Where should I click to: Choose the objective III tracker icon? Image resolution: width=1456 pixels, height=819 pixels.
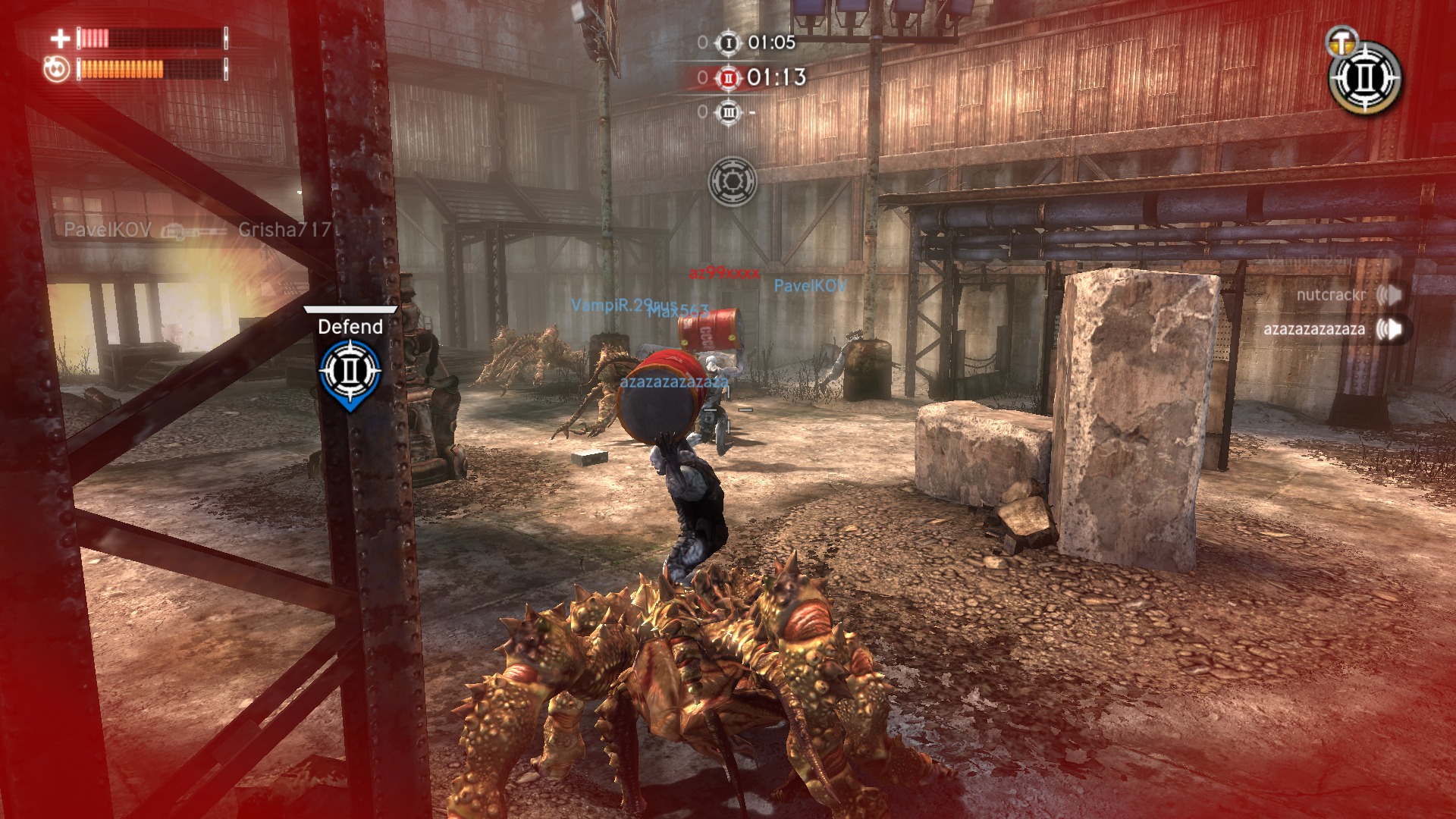click(728, 112)
